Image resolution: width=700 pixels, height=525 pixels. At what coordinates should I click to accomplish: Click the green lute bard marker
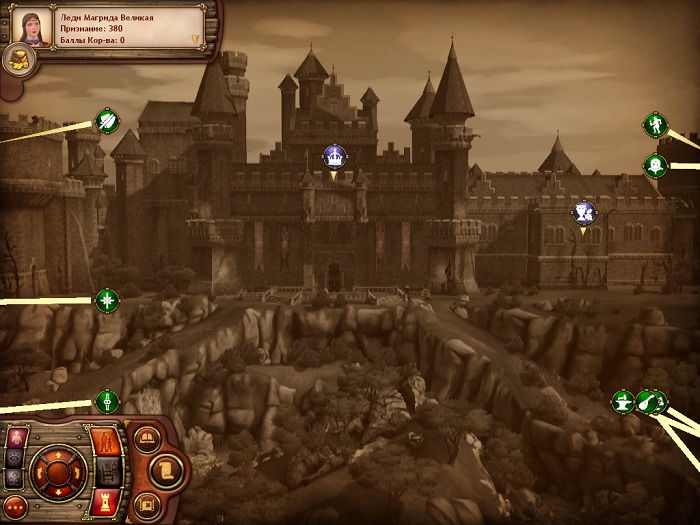click(647, 402)
